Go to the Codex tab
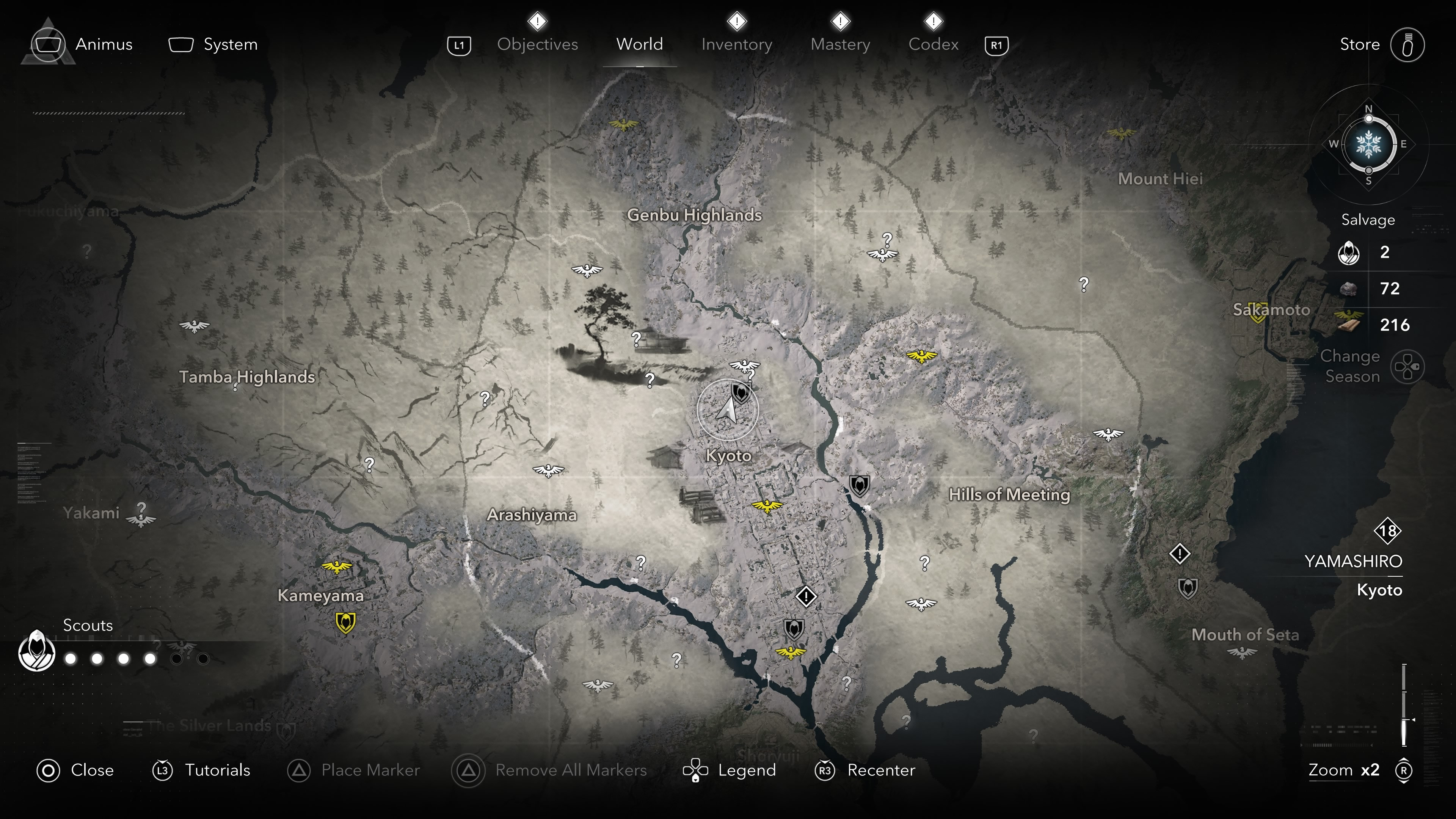Screen dimensions: 1456x819 pyautogui.click(x=933, y=44)
